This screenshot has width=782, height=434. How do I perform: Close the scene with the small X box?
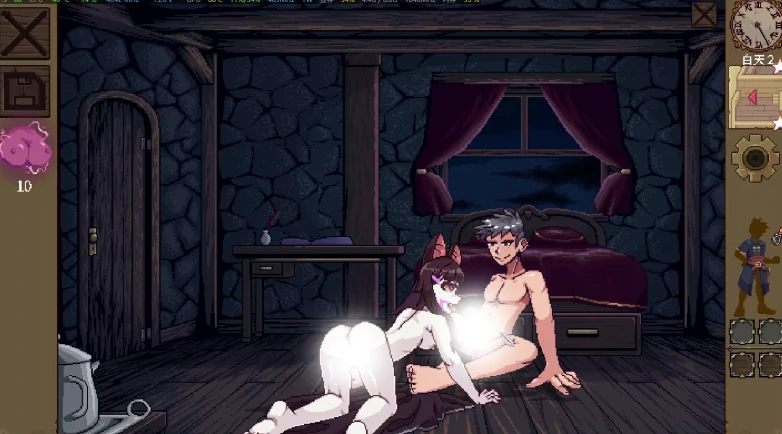pyautogui.click(x=704, y=14)
